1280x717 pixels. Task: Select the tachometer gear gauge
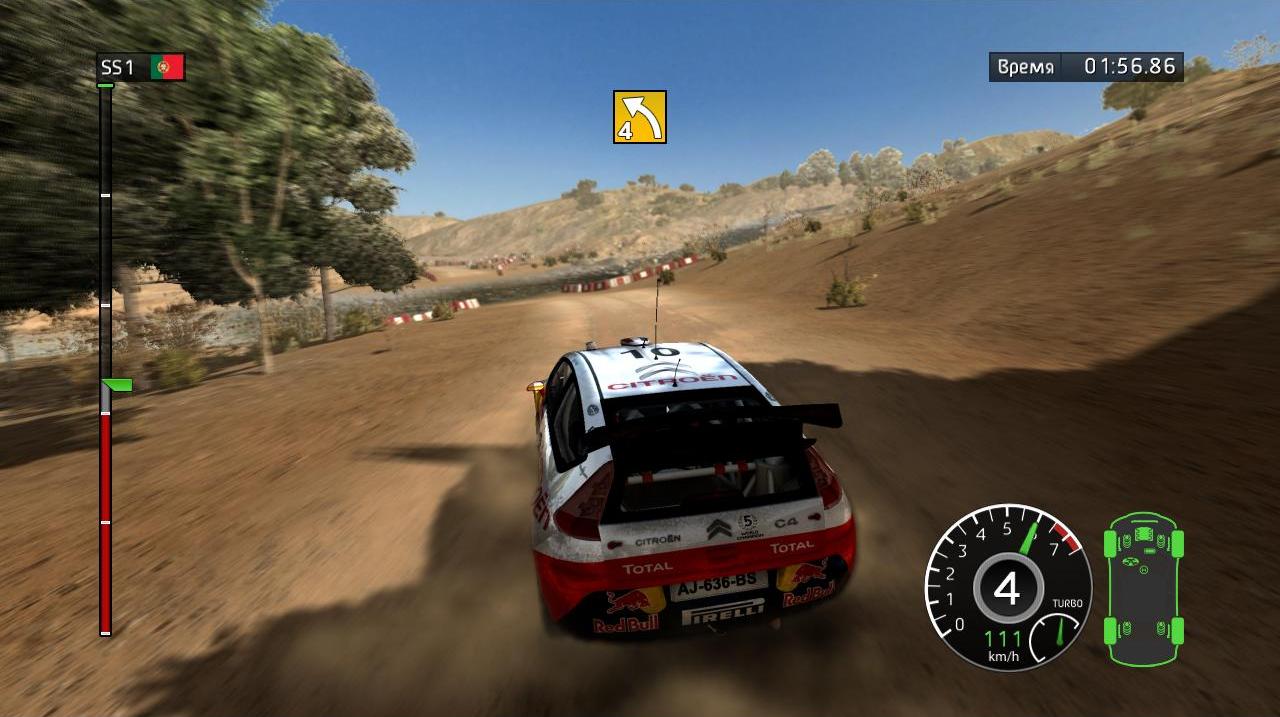pos(1006,588)
